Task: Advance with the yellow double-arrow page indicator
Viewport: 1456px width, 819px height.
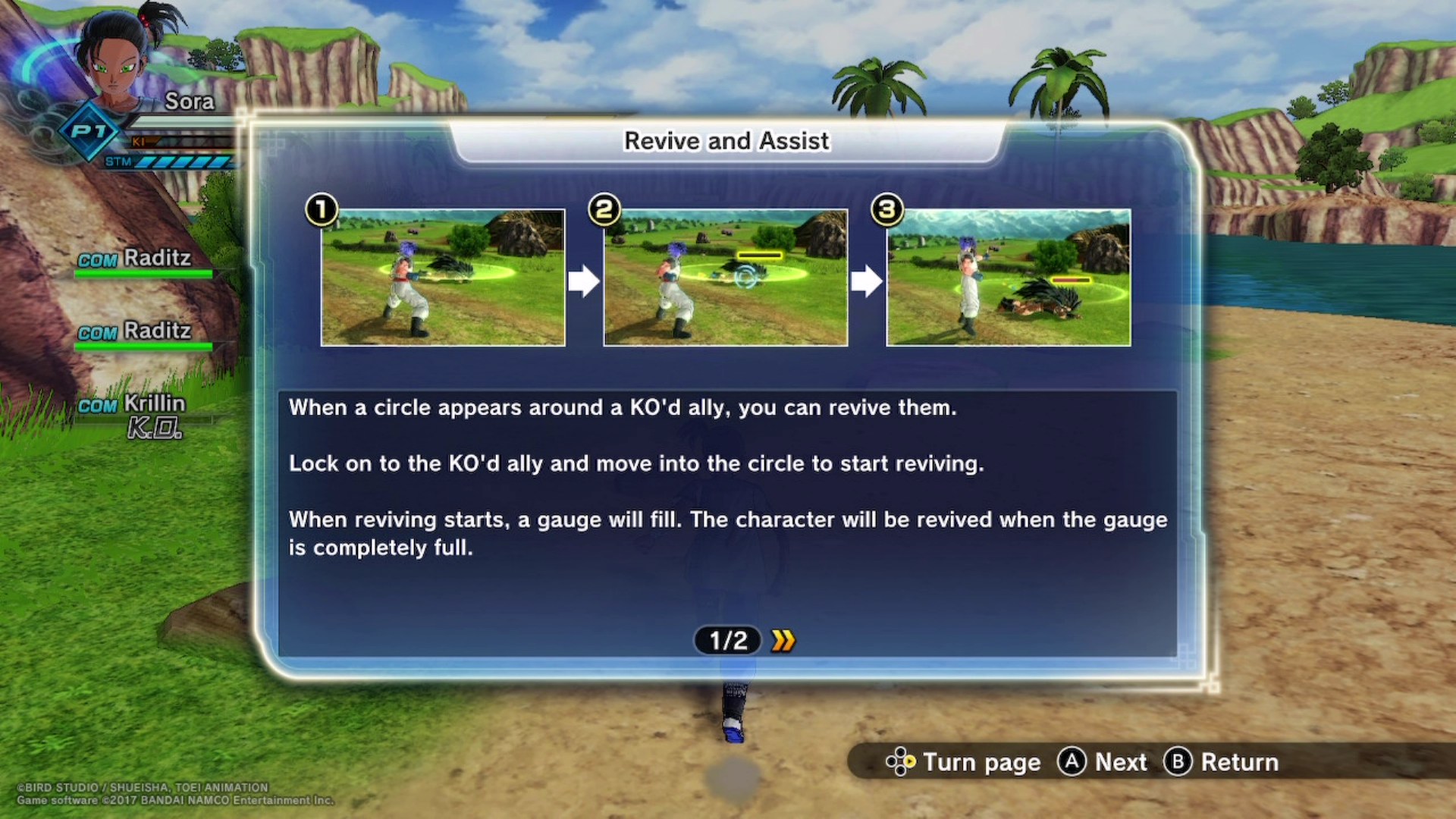Action: tap(783, 641)
